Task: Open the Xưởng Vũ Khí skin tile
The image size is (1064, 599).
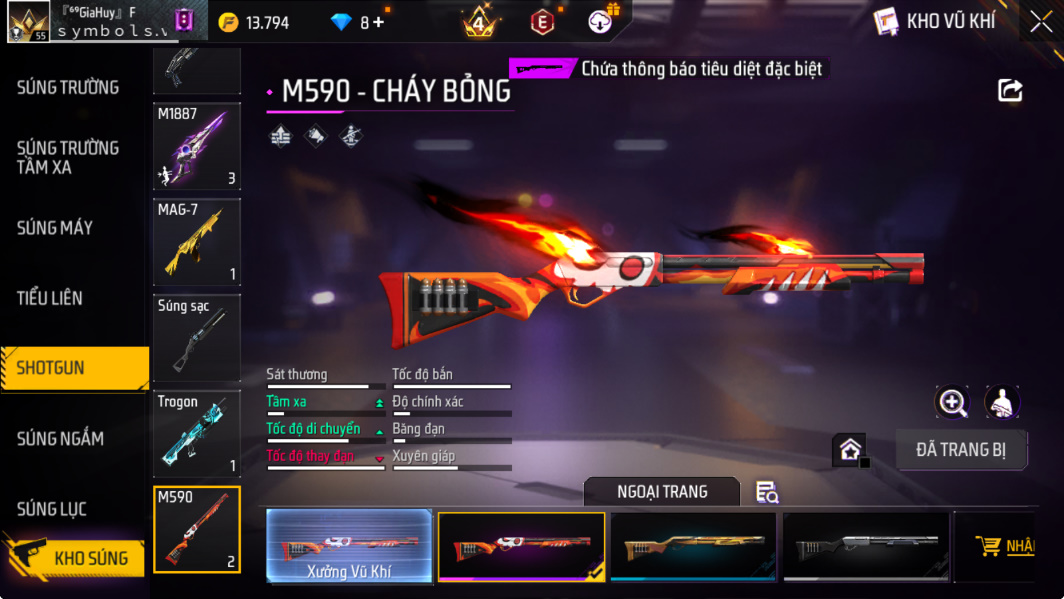Action: click(x=349, y=546)
